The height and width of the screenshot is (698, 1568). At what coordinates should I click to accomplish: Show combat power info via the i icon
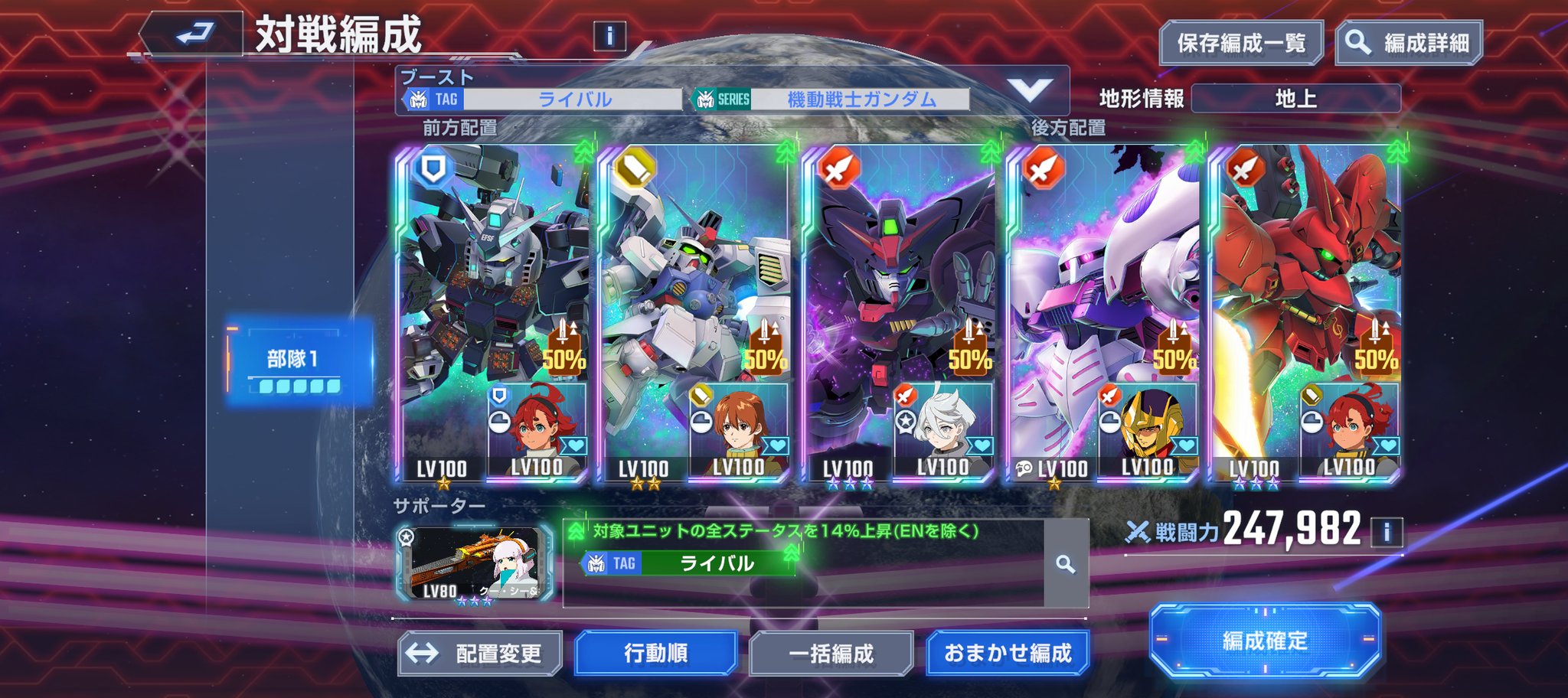1387,531
